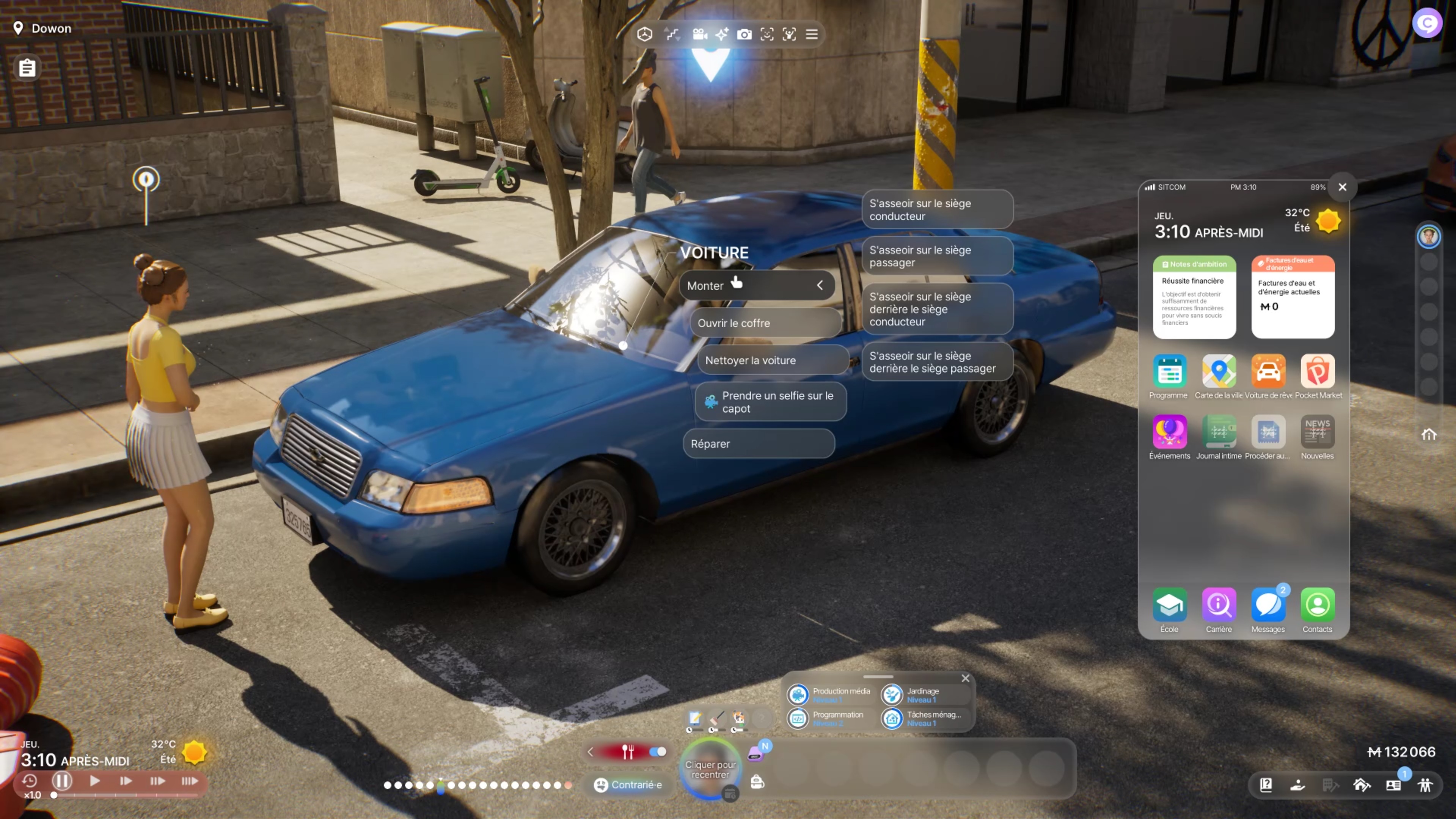Screen dimensions: 1456x819
Task: Open the Messages app
Action: click(x=1268, y=605)
